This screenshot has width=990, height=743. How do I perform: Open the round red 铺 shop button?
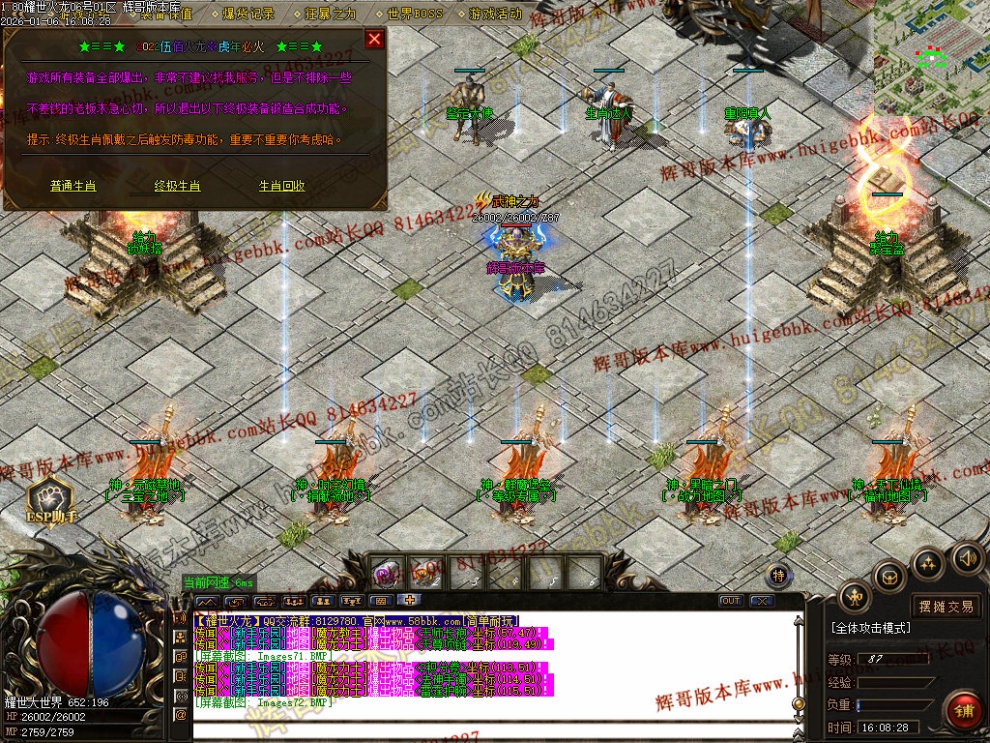(x=964, y=711)
